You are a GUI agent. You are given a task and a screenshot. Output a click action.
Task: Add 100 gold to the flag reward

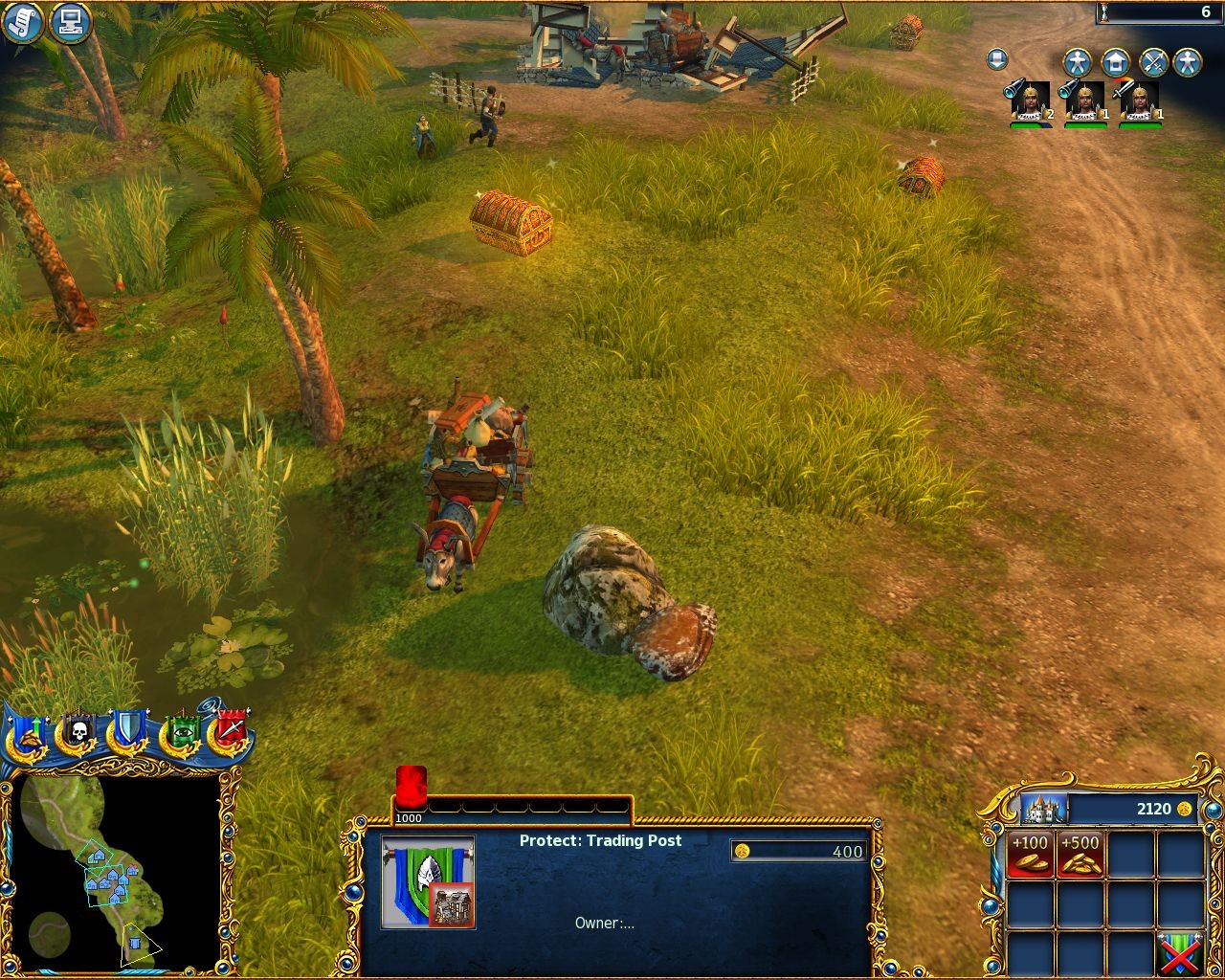click(x=1030, y=854)
